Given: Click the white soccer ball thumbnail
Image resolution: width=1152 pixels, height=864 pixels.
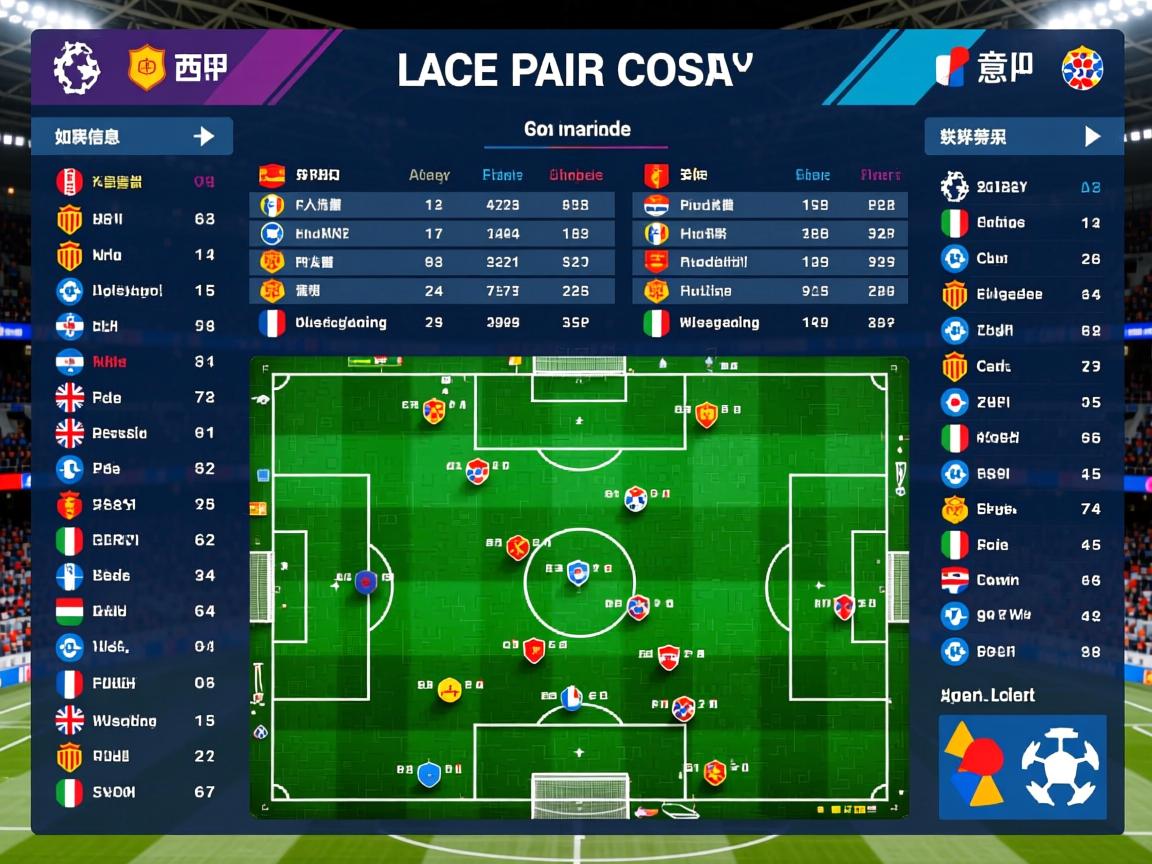Looking at the screenshot, I should [x=1060, y=767].
